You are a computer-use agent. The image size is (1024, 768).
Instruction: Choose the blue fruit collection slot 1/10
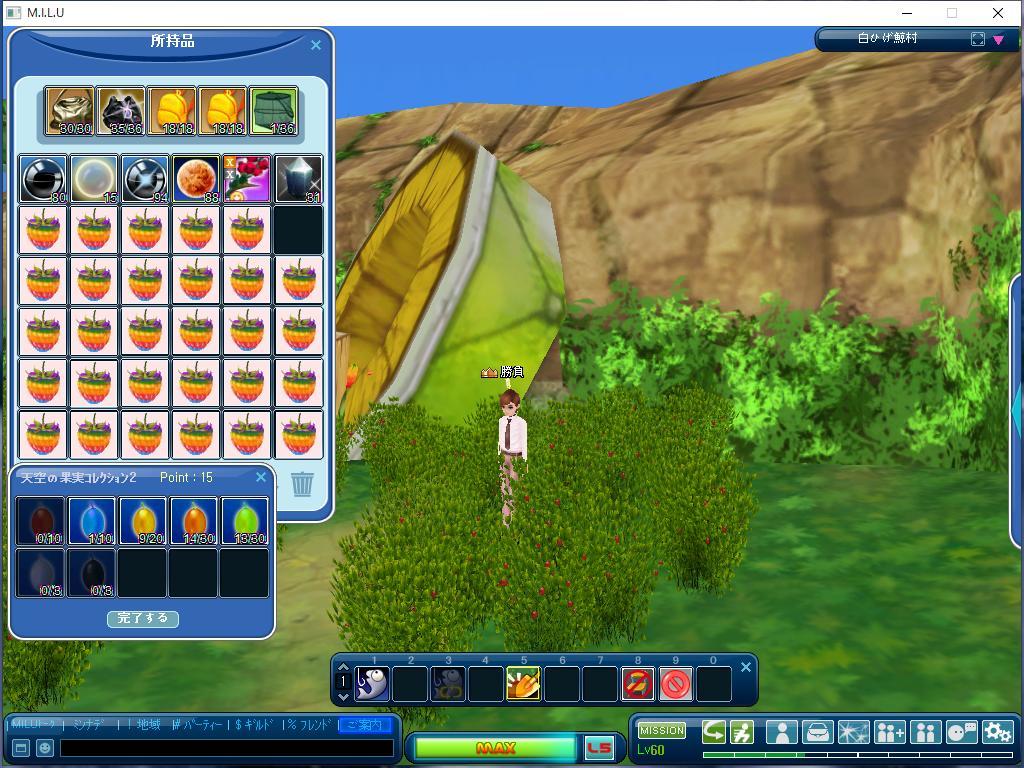(92, 521)
